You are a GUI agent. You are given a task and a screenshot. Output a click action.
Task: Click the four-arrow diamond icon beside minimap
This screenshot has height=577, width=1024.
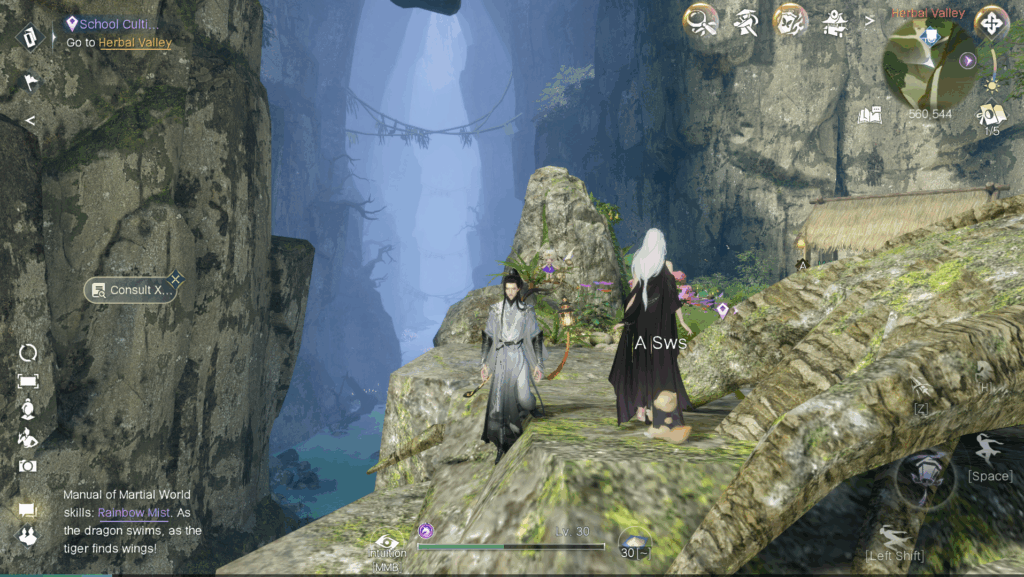tap(991, 22)
